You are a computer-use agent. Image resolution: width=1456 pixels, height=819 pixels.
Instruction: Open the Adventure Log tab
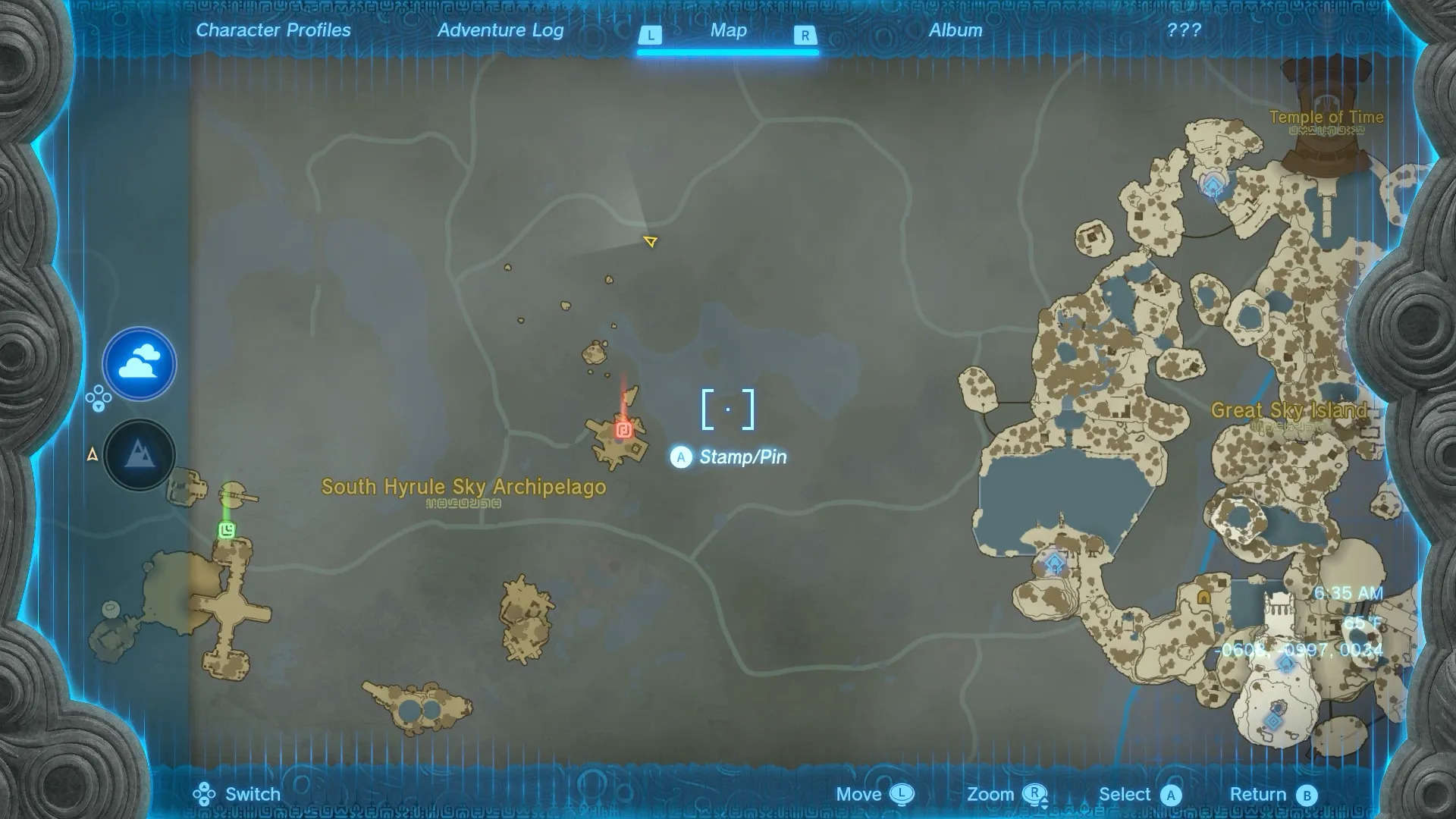click(500, 30)
